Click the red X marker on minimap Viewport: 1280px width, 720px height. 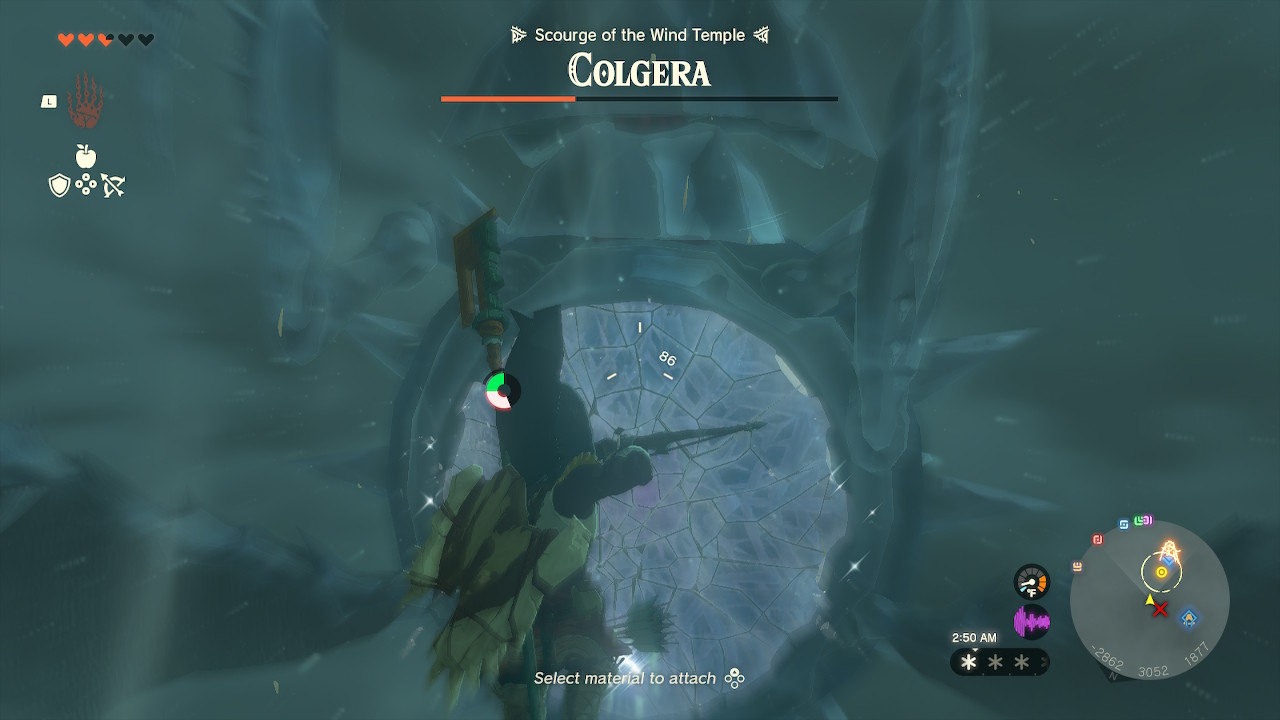point(1160,608)
